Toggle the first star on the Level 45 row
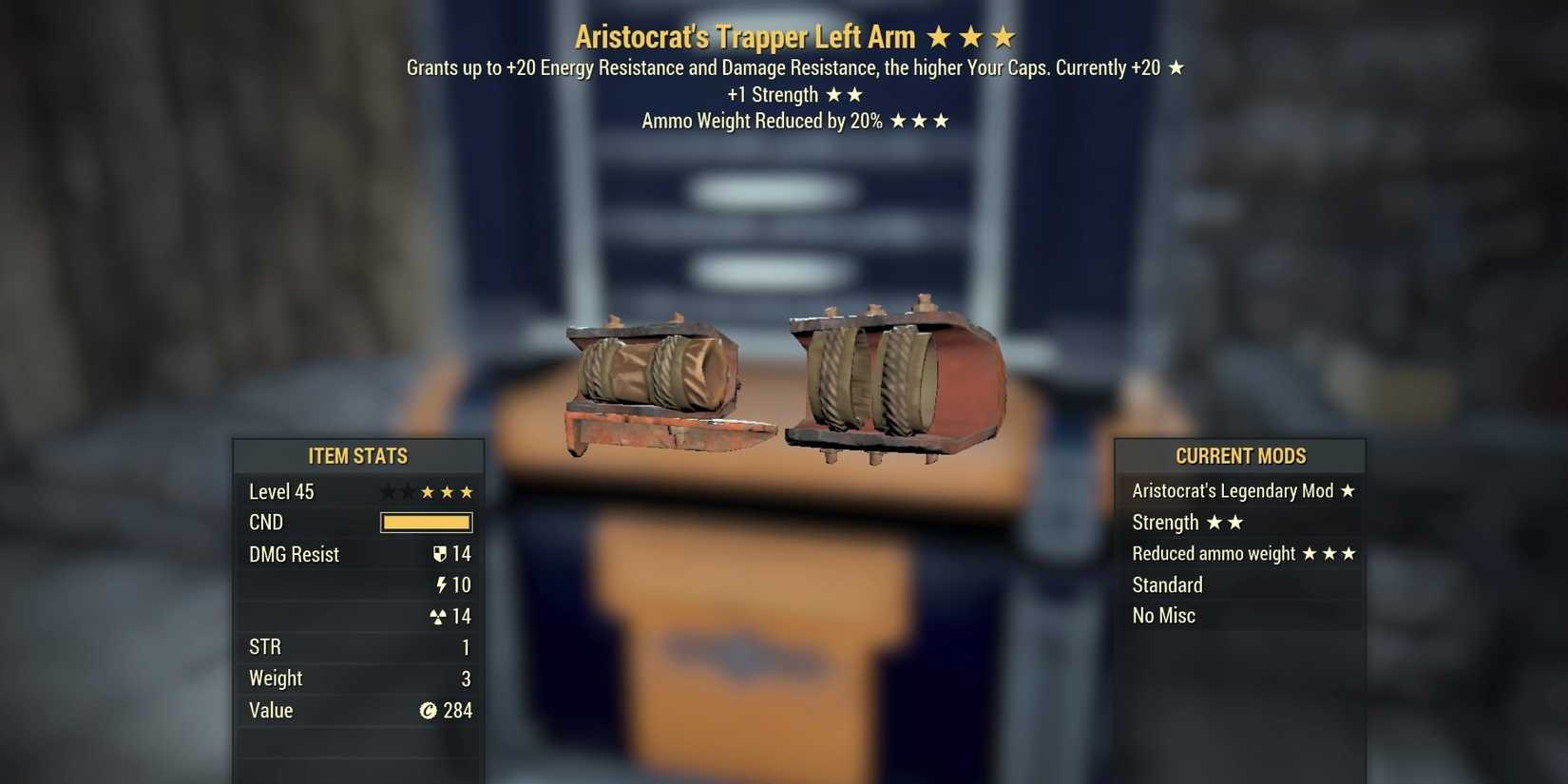This screenshot has height=784, width=1568. tap(386, 491)
